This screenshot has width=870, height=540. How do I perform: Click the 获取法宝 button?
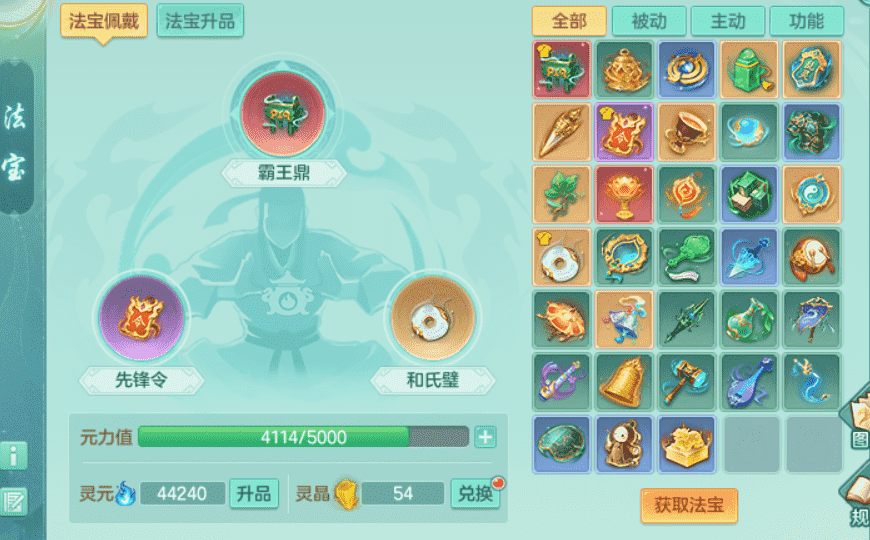click(x=689, y=505)
